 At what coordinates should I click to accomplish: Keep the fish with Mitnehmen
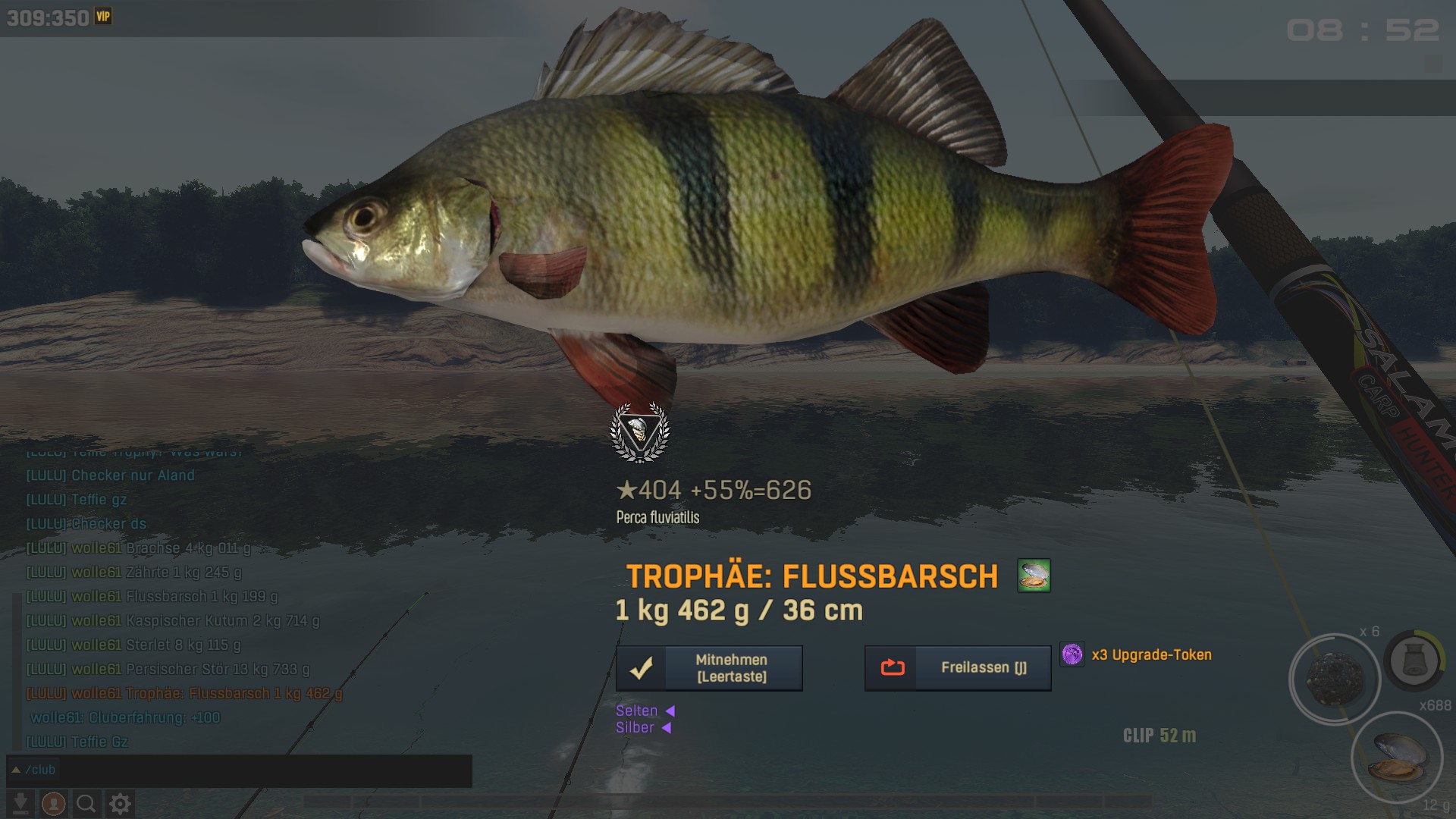point(709,668)
